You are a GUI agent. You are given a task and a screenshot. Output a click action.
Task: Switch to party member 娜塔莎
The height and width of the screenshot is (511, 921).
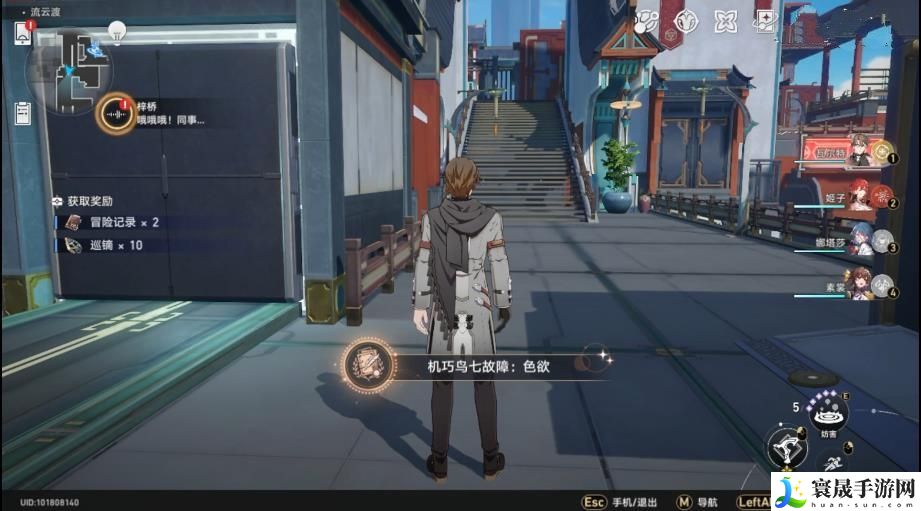pos(860,240)
